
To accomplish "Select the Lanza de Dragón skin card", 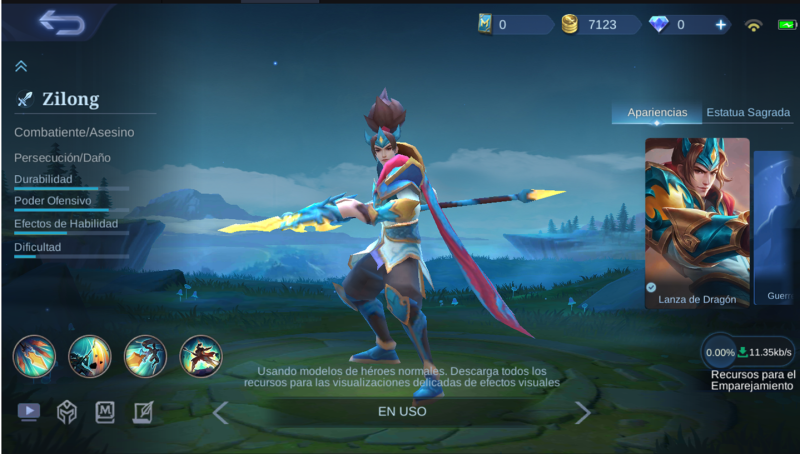I will [697, 221].
